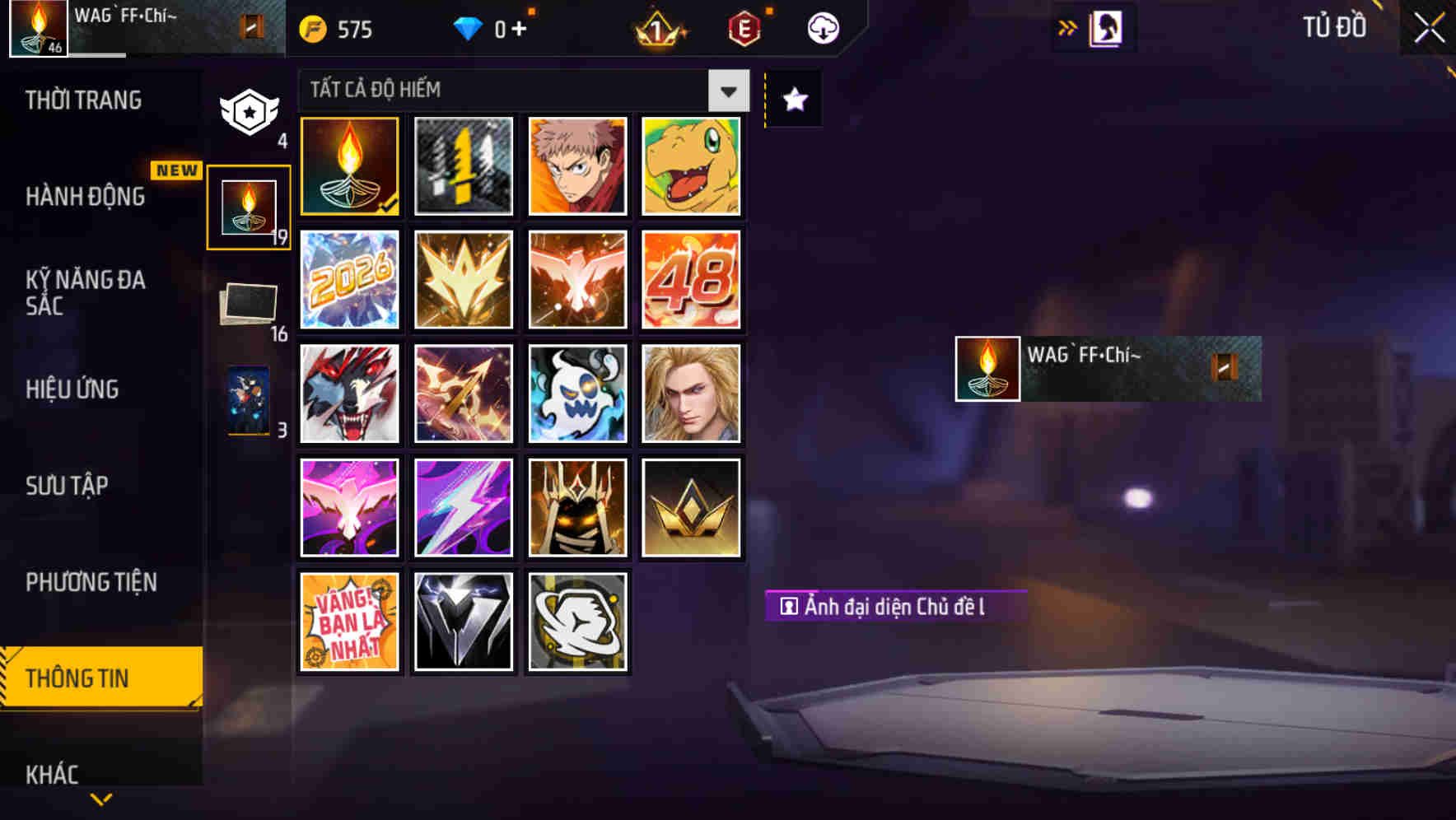
Task: Select the flame lamp avatar currently equipped
Action: [x=349, y=166]
